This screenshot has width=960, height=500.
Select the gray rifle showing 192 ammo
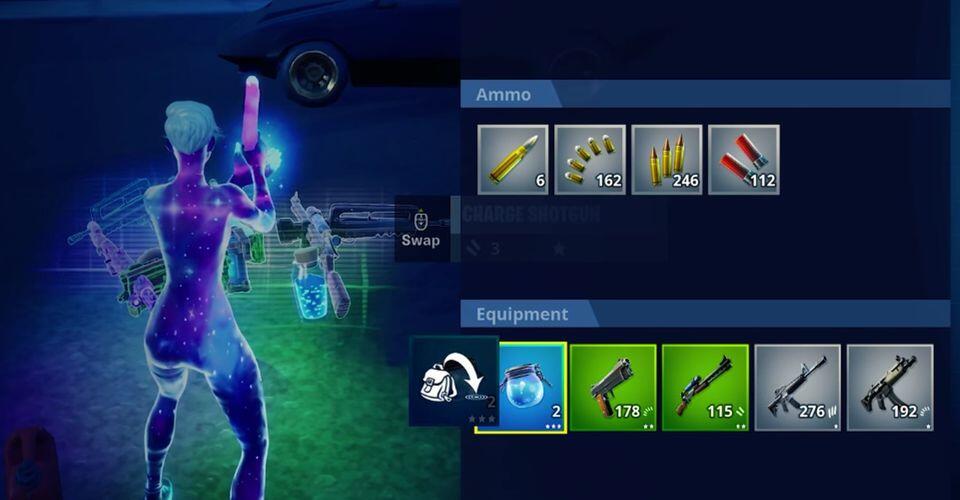tap(889, 388)
